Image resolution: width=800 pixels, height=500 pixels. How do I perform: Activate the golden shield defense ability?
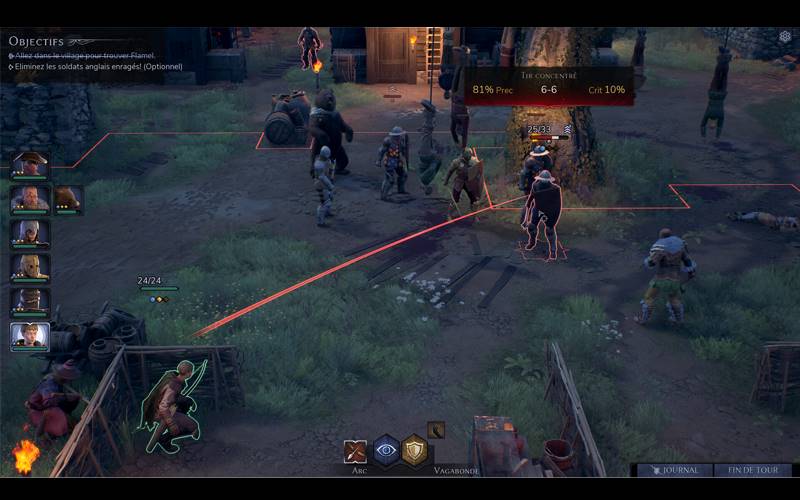(415, 450)
